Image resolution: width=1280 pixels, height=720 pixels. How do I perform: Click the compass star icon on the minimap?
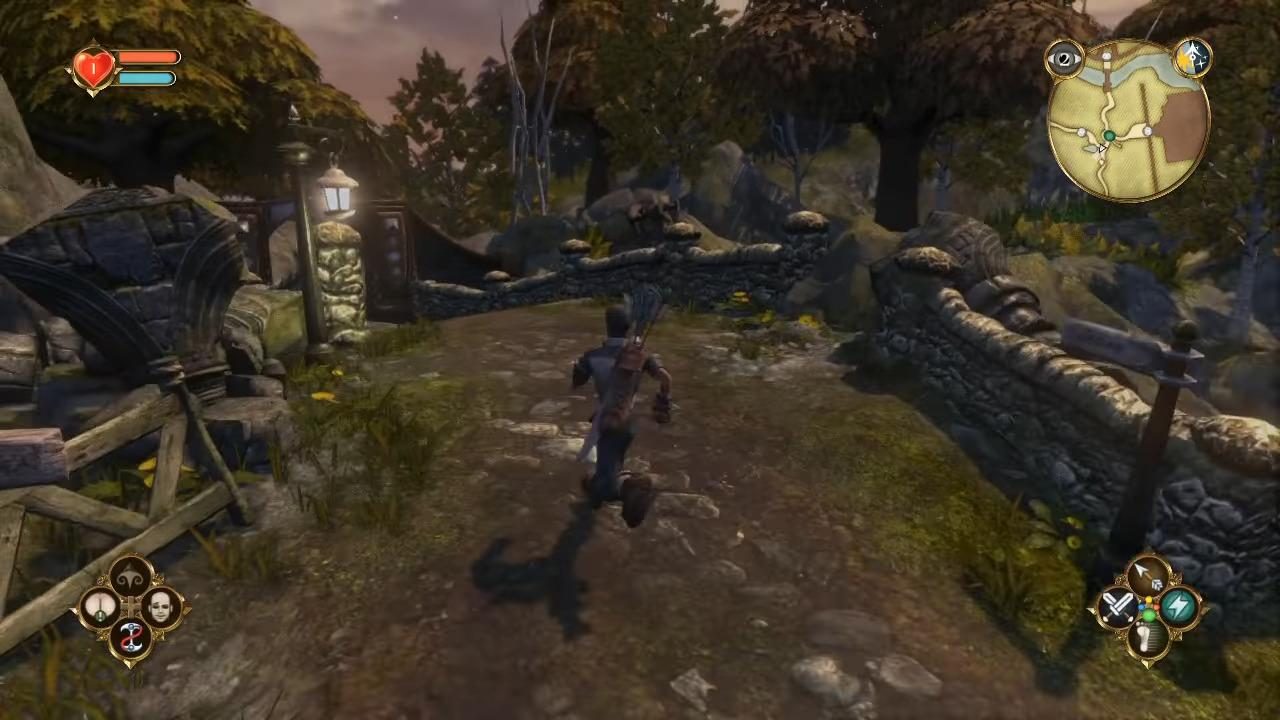pyautogui.click(x=1193, y=58)
